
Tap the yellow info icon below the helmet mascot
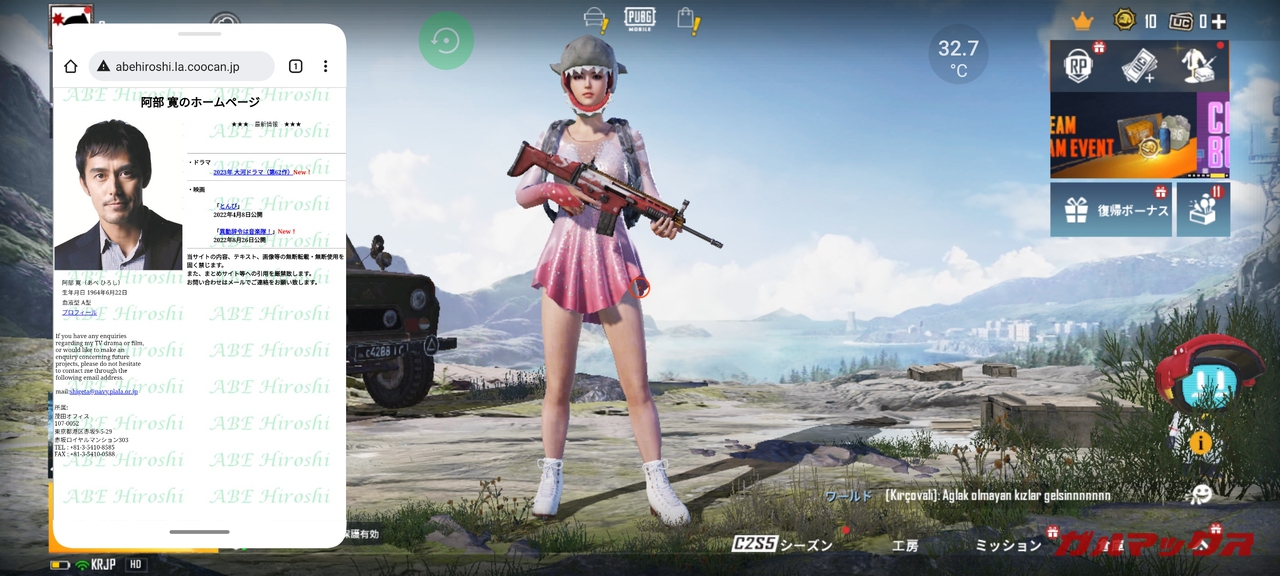[x=1200, y=443]
